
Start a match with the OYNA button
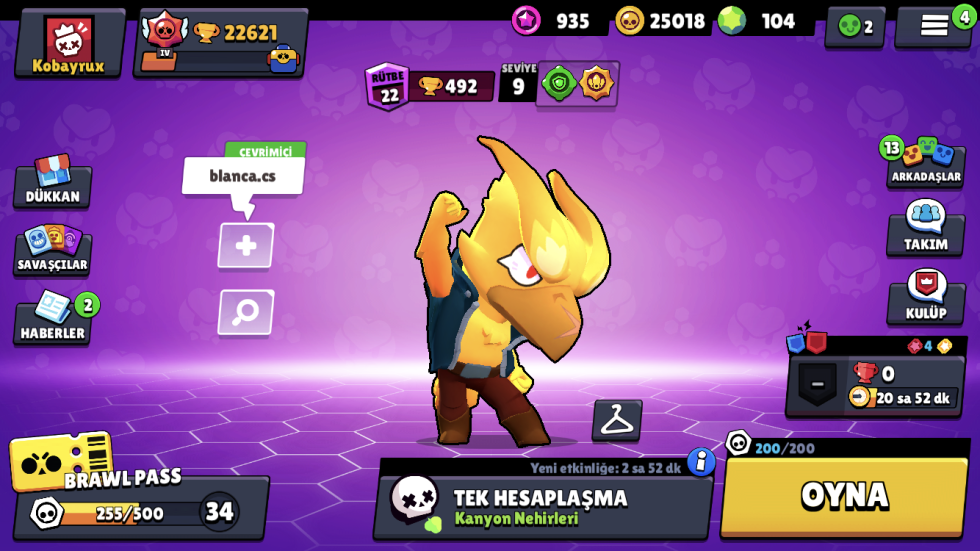844,496
